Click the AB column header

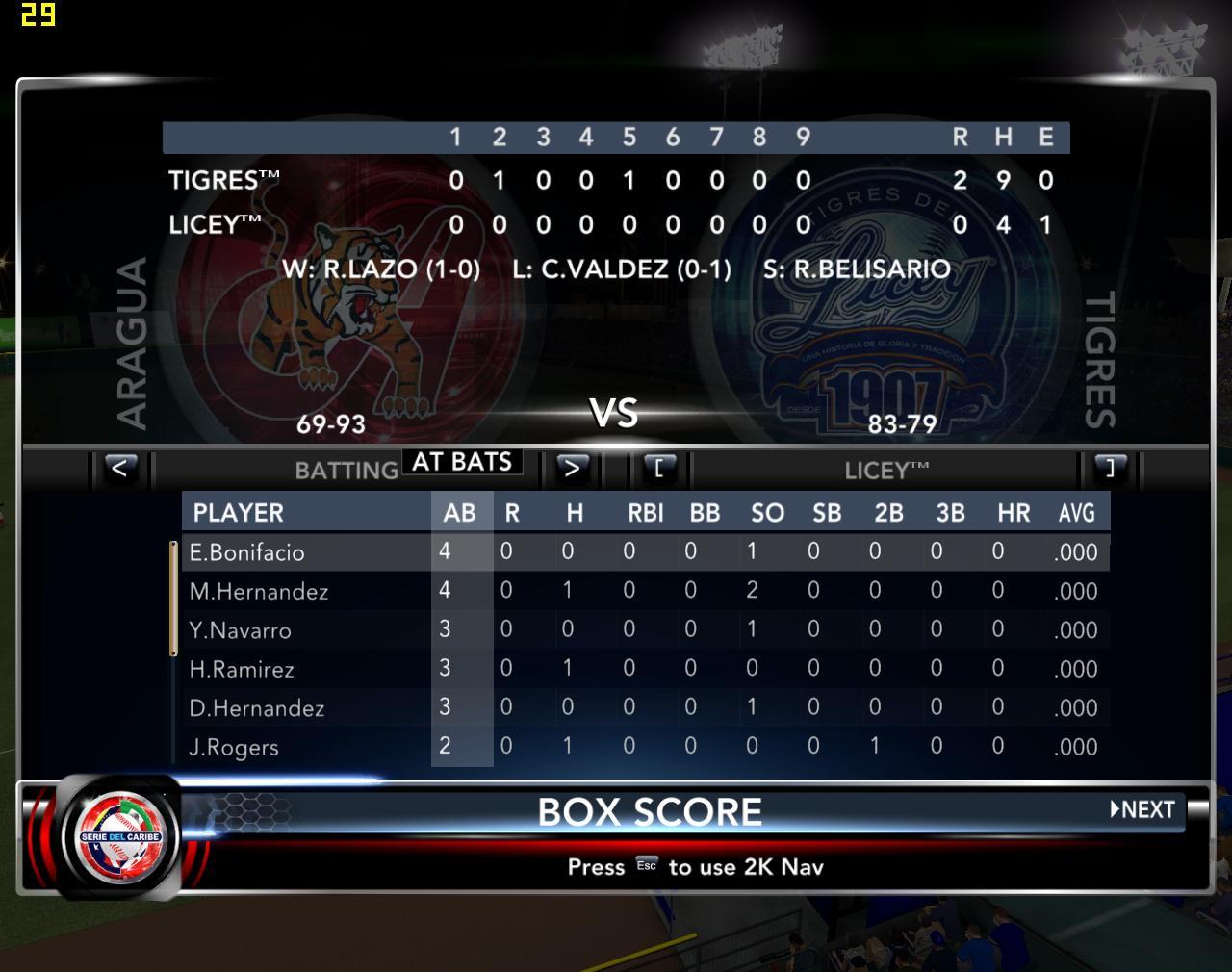[460, 513]
